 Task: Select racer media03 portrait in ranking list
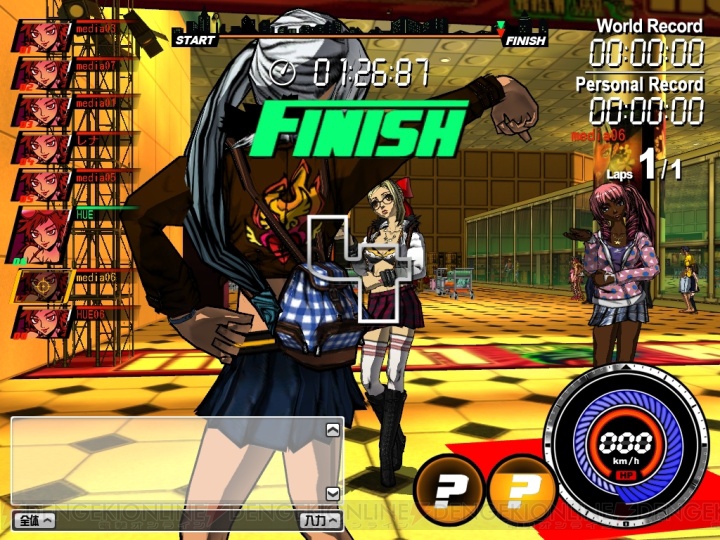(x=42, y=36)
